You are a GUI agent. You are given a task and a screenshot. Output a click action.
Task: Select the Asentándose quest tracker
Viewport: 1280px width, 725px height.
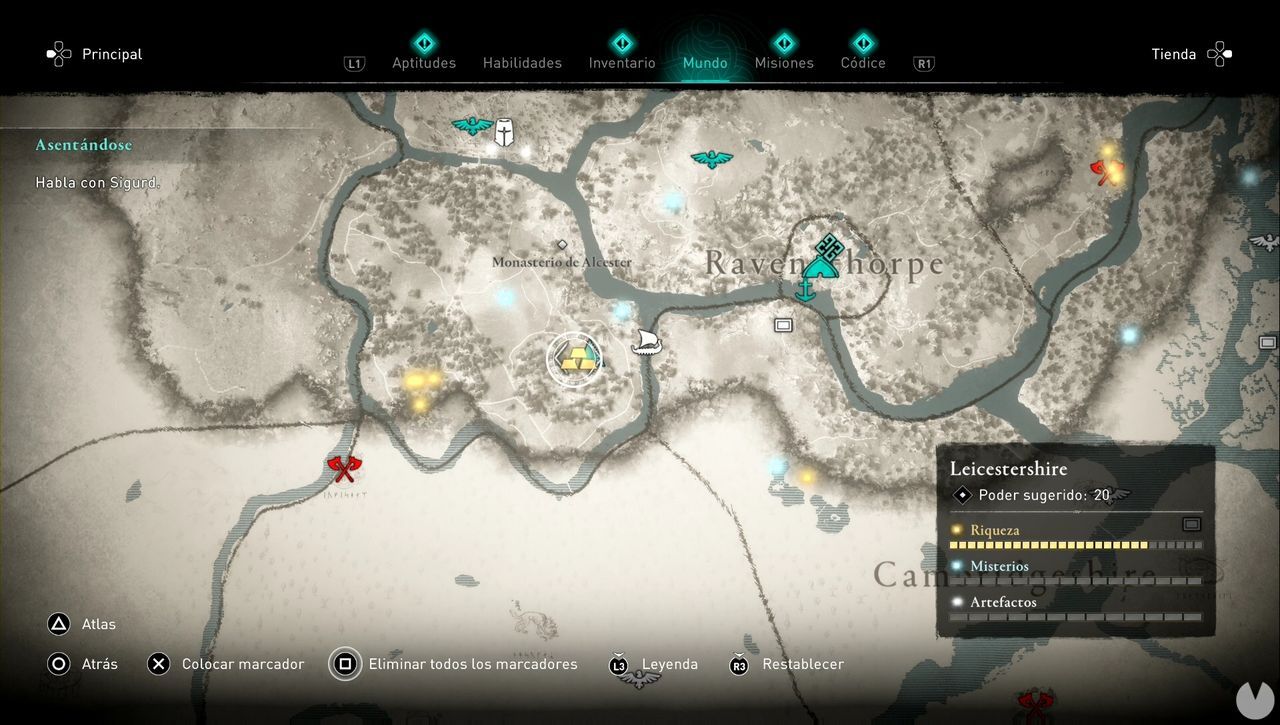click(84, 145)
